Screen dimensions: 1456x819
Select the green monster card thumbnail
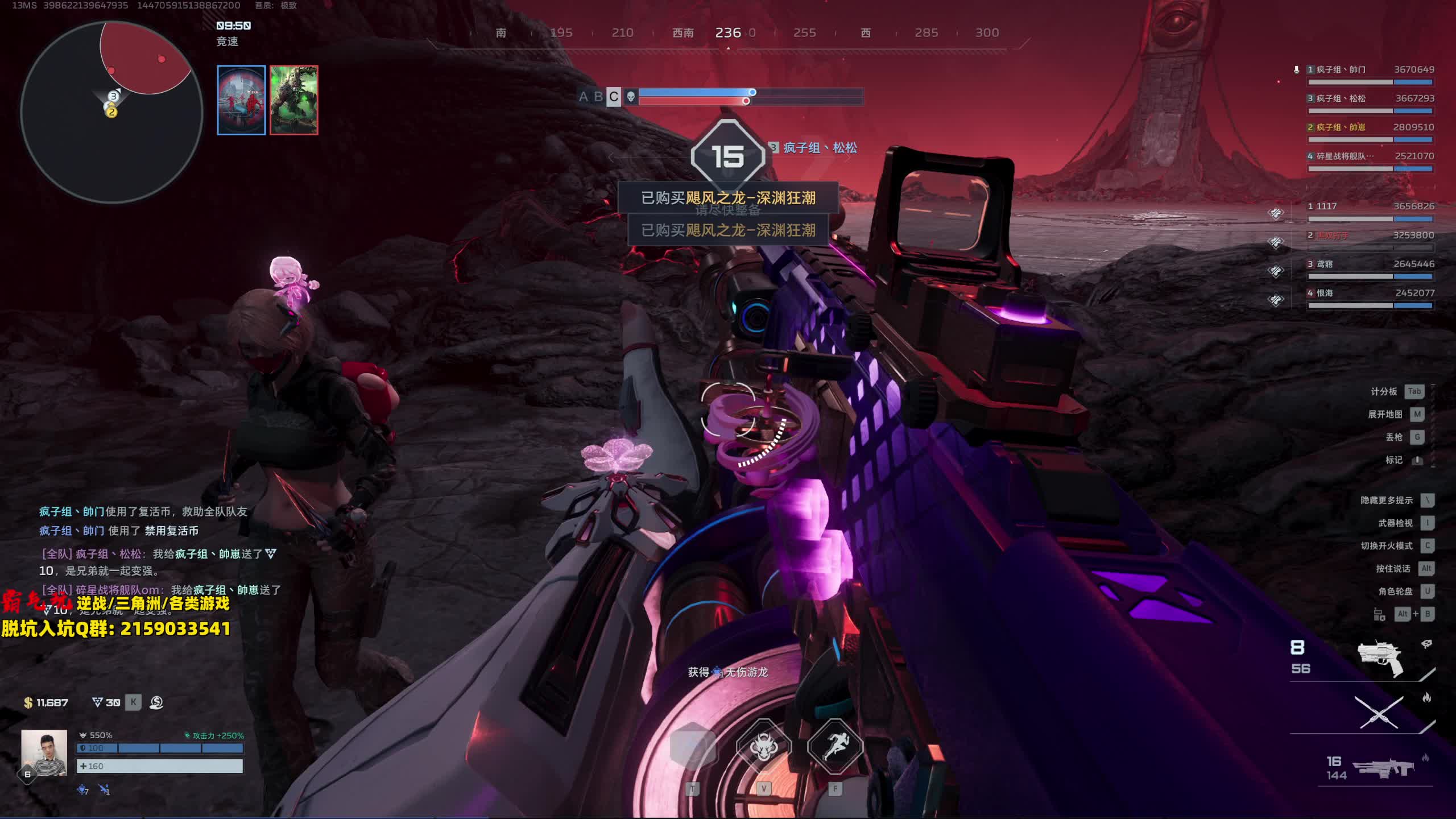(294, 100)
